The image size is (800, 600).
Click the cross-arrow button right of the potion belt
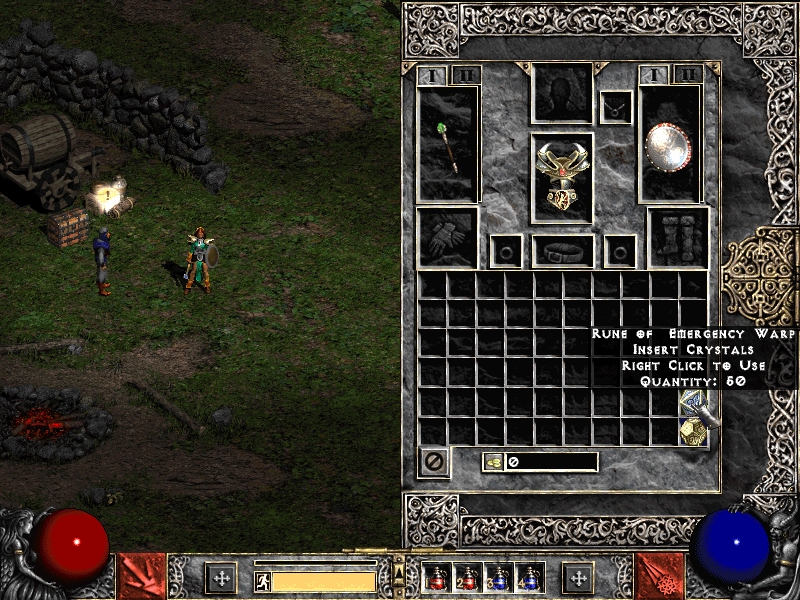[578, 578]
